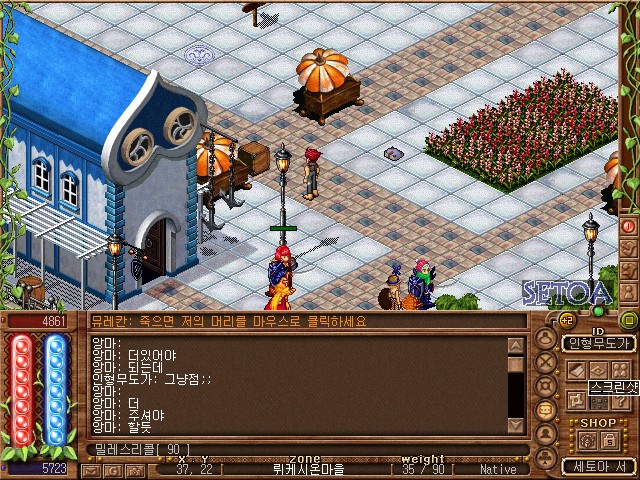This screenshot has width=640, height=480.
Task: Click the red power icon on the right edge
Action: click(x=629, y=227)
